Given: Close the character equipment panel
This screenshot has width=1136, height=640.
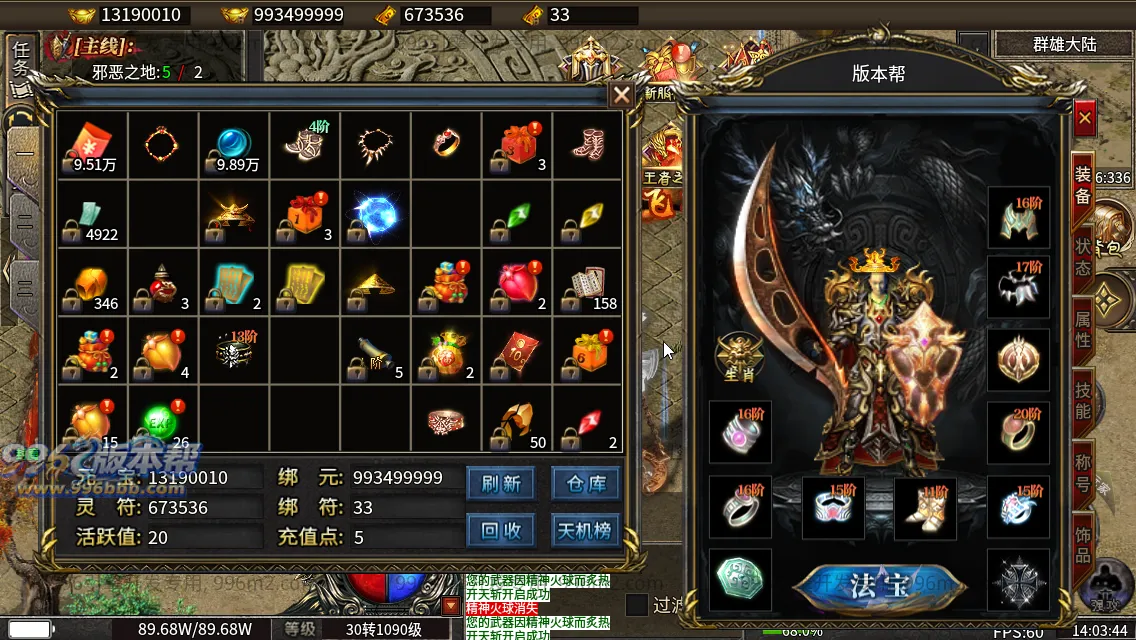Looking at the screenshot, I should [x=1085, y=118].
